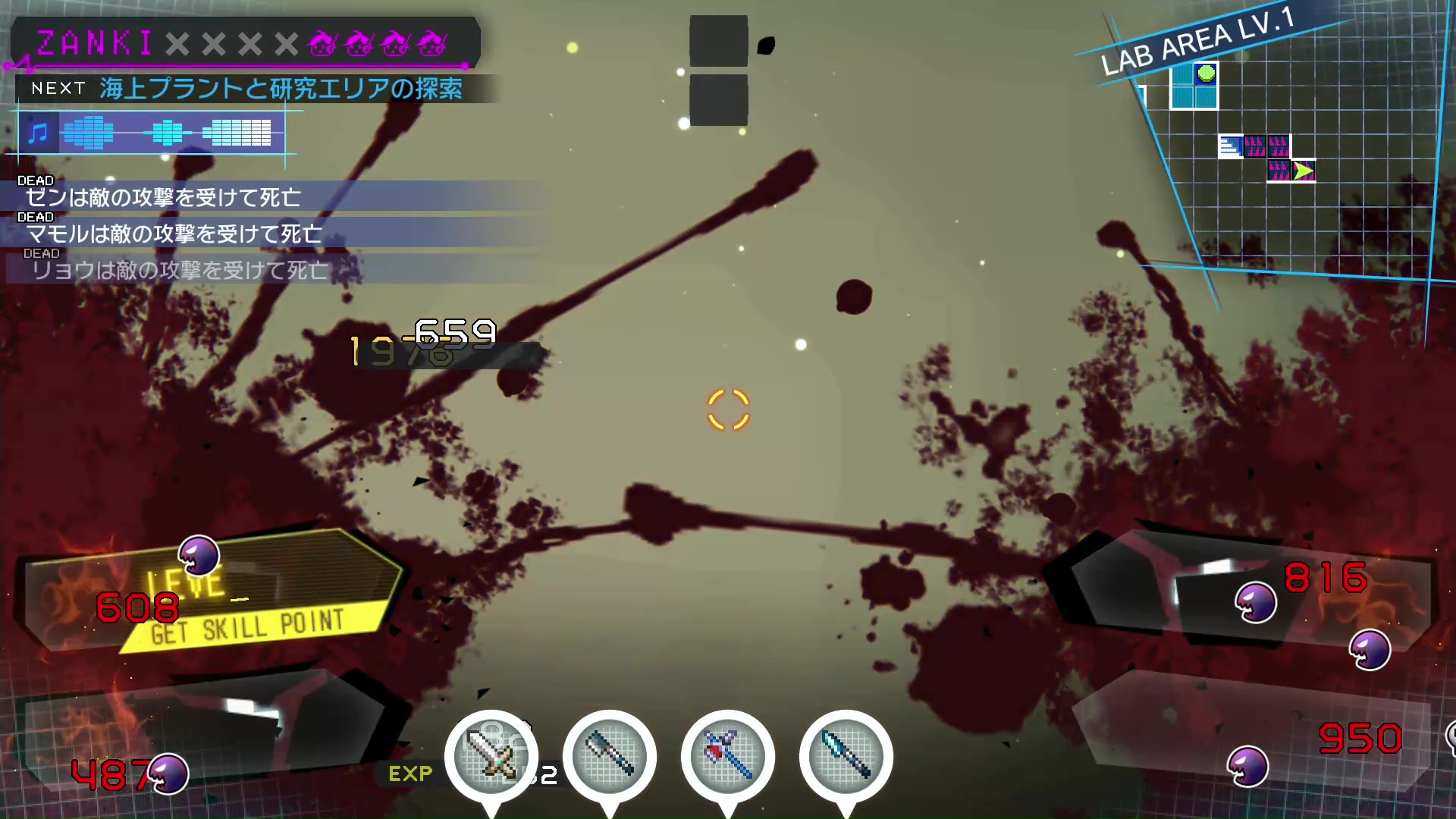Viewport: 1456px width, 819px height.
Task: Click the ZANKI remaining lives bar
Action: pyautogui.click(x=244, y=43)
